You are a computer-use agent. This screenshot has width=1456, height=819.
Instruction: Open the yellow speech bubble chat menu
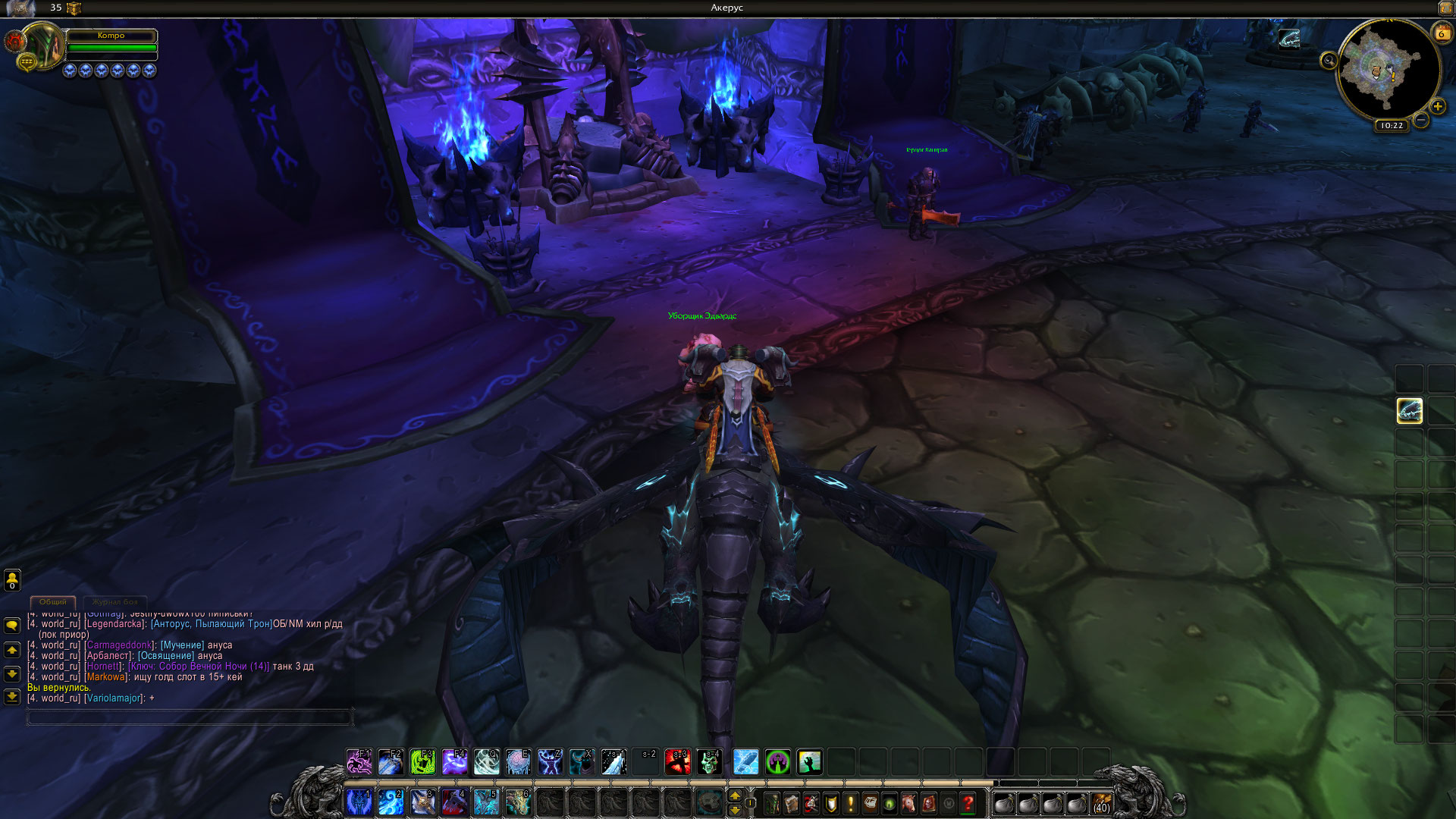pos(12,625)
